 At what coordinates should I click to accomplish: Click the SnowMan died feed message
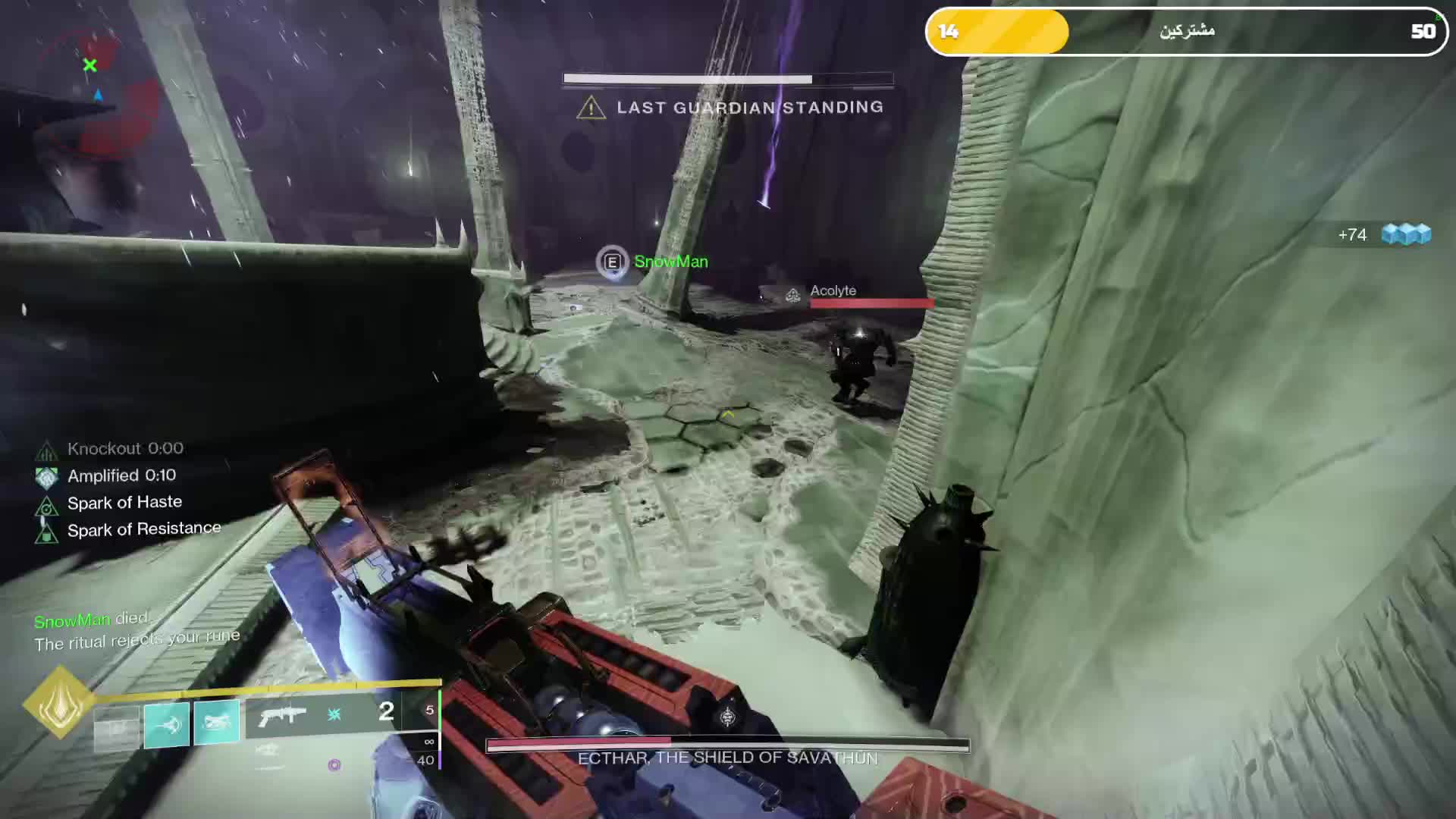tap(92, 620)
